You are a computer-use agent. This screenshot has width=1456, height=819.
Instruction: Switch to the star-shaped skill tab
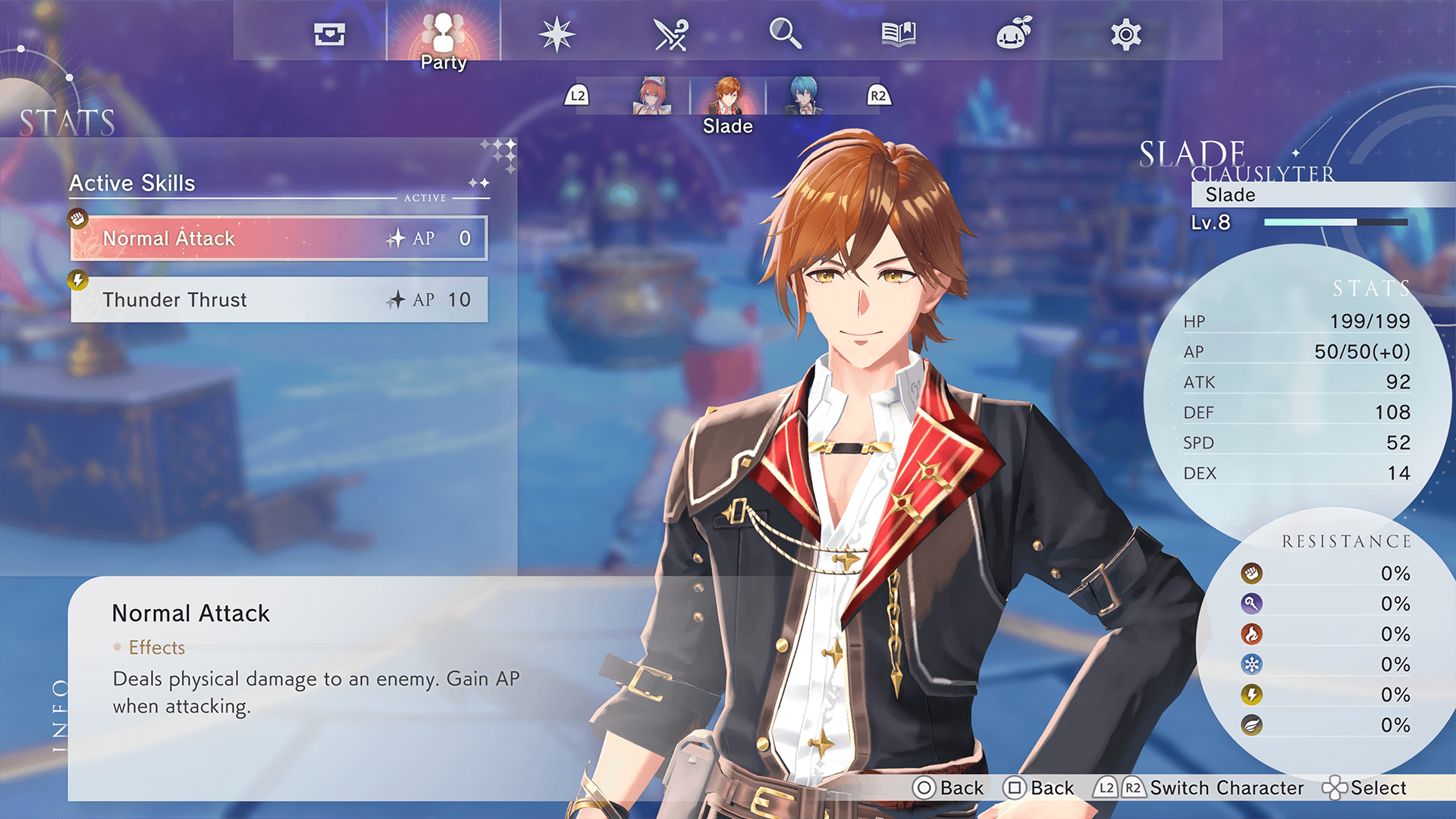coord(557,34)
